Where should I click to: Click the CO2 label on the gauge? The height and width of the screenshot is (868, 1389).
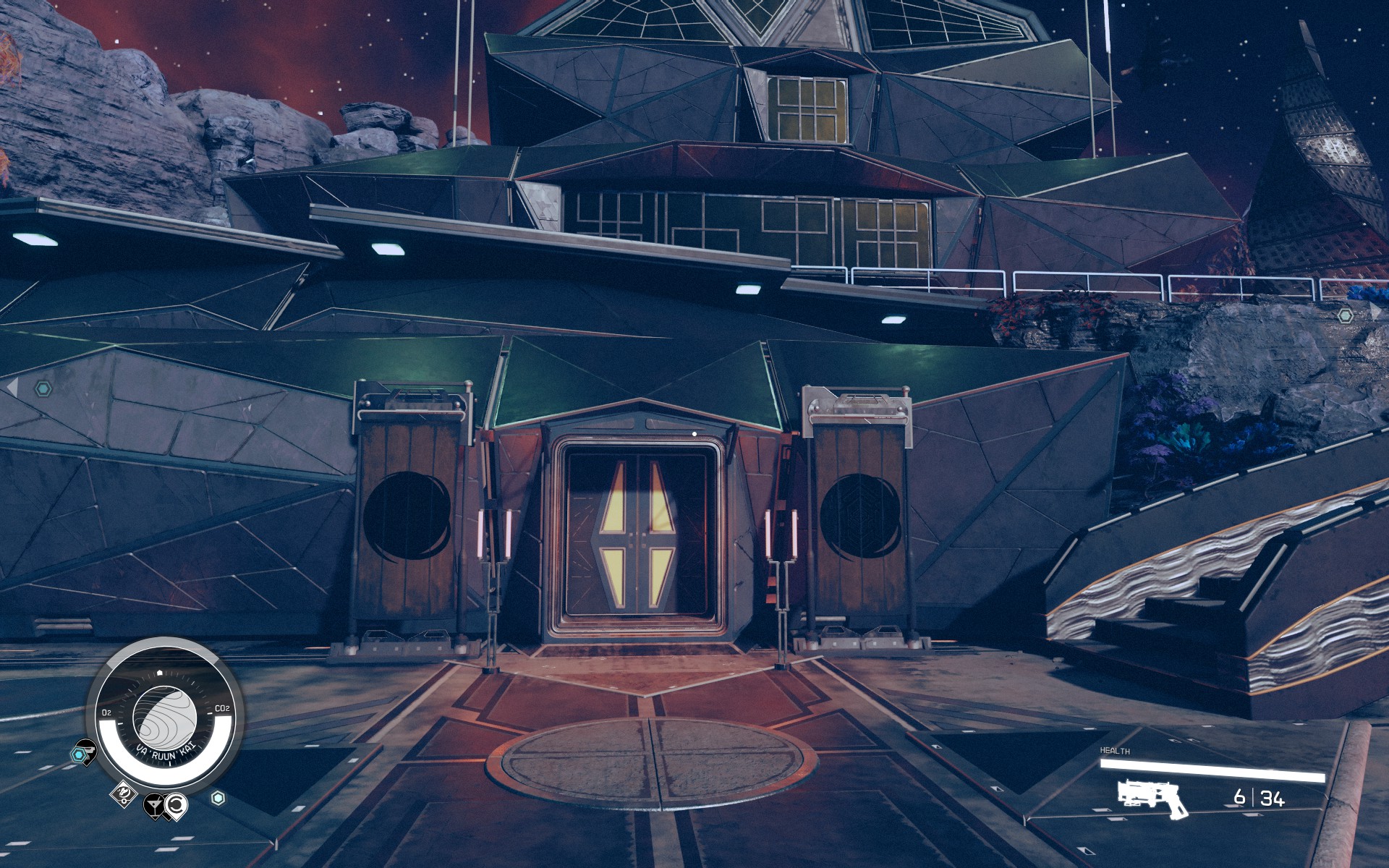(223, 709)
